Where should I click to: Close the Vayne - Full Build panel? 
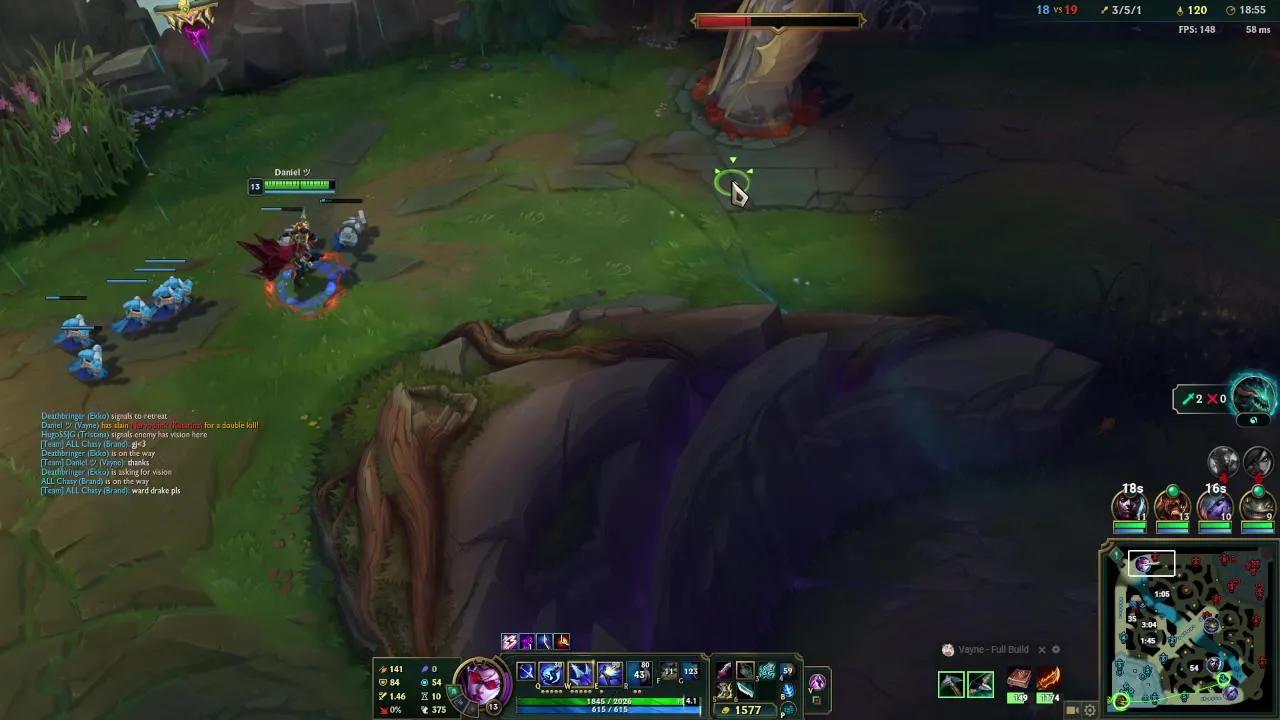tap(1042, 650)
